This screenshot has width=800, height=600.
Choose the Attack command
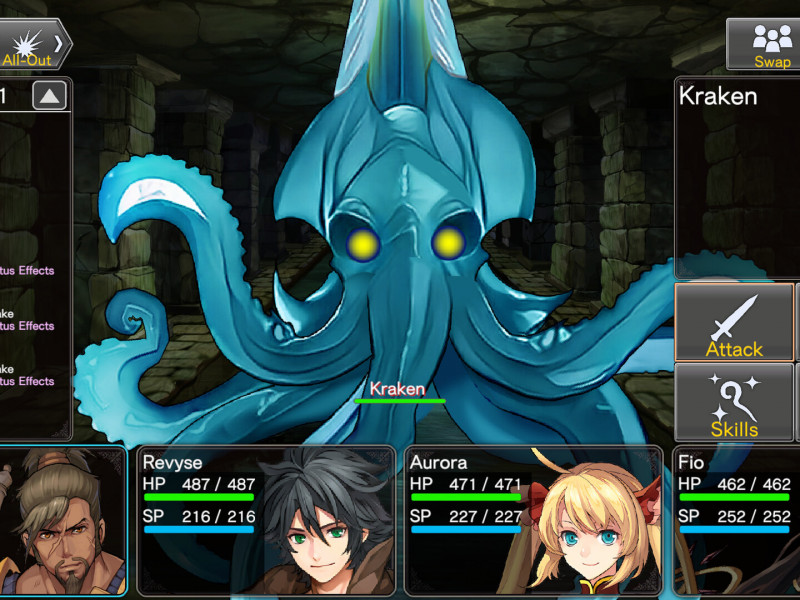(x=734, y=323)
